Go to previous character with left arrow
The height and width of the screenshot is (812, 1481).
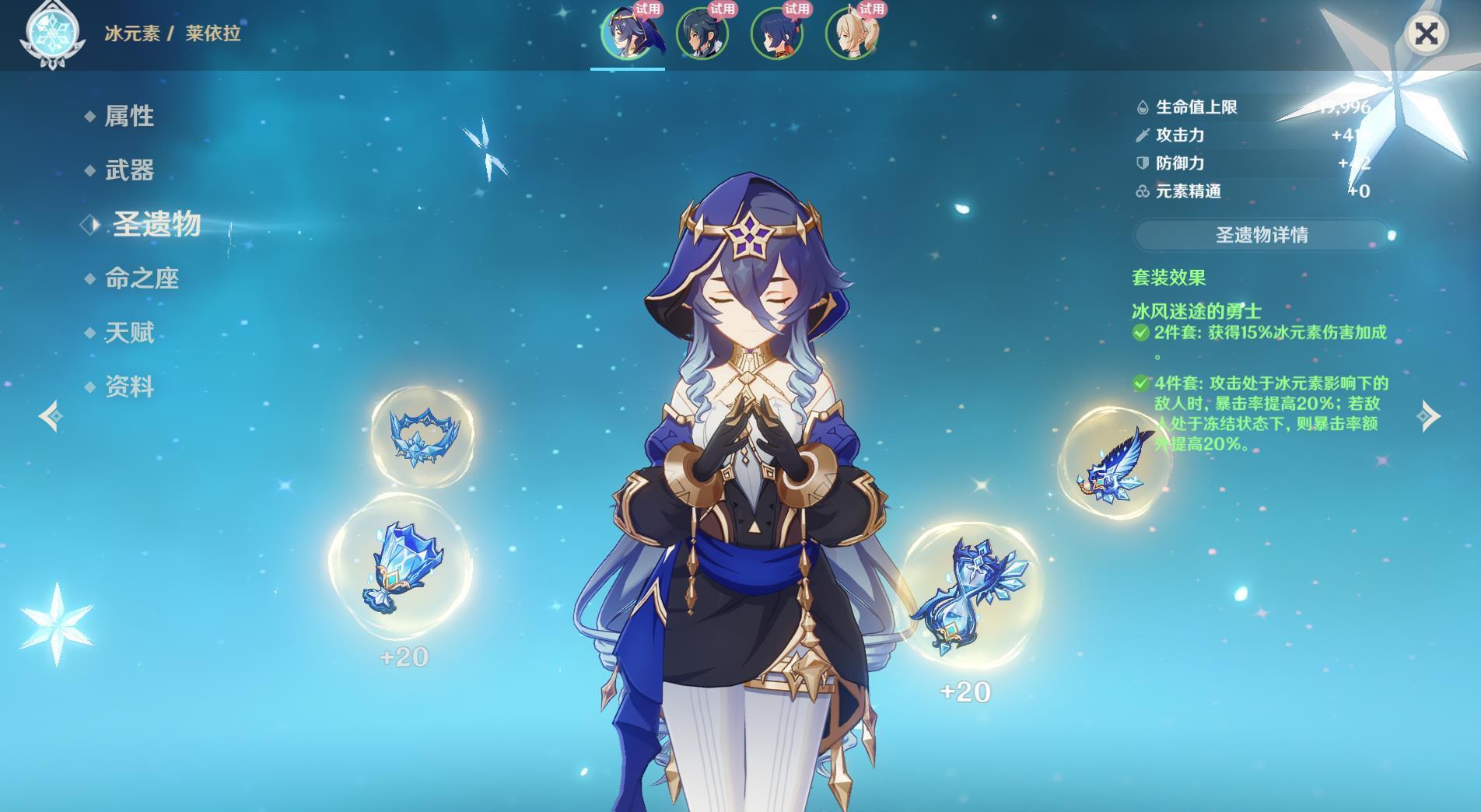[51, 416]
